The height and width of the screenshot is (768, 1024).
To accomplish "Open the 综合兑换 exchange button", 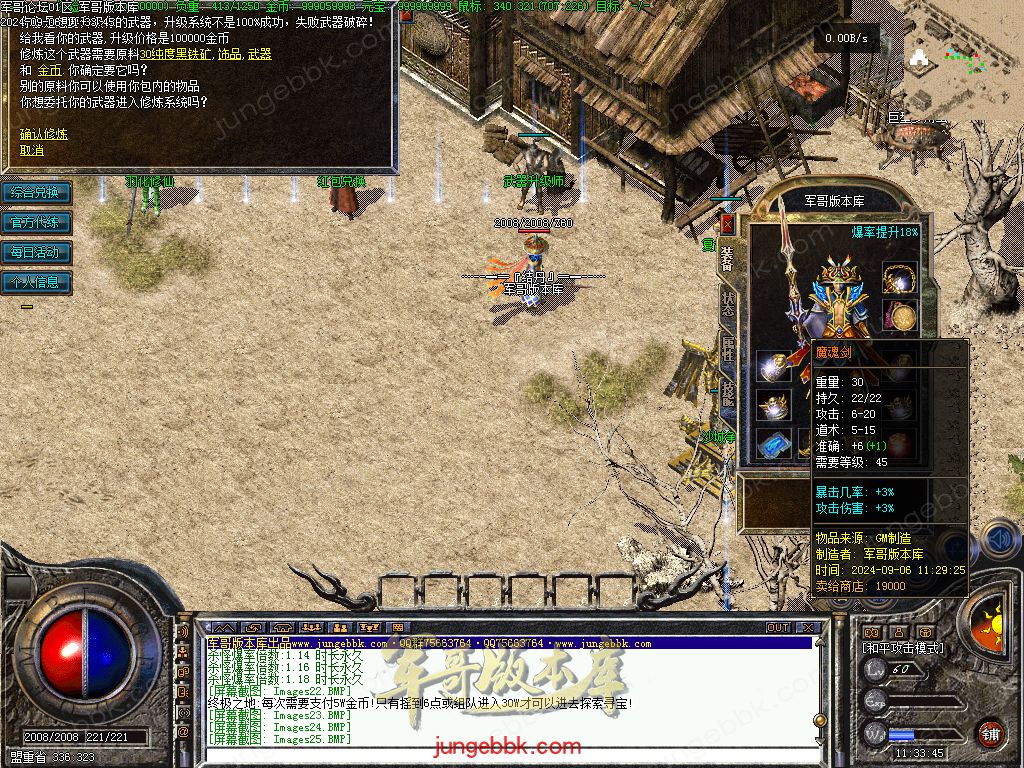I will click(x=36, y=192).
